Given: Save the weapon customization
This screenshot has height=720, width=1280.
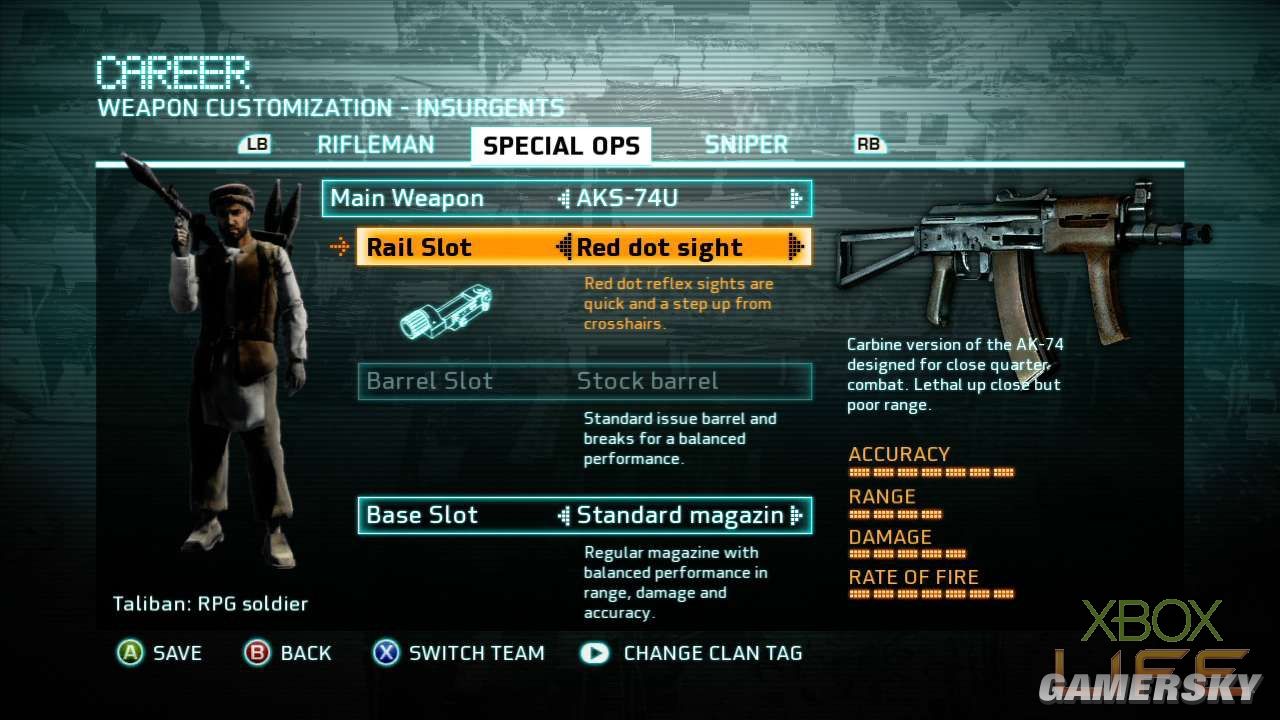Looking at the screenshot, I should pyautogui.click(x=160, y=653).
